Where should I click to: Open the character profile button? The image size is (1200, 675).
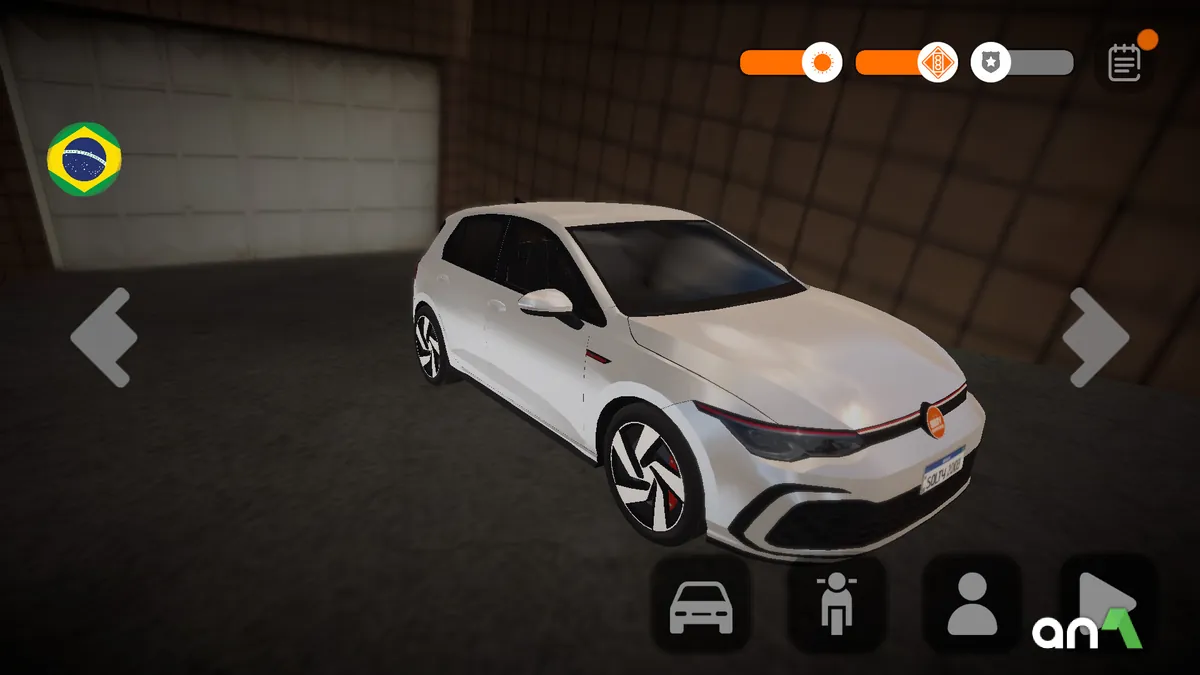pos(971,606)
